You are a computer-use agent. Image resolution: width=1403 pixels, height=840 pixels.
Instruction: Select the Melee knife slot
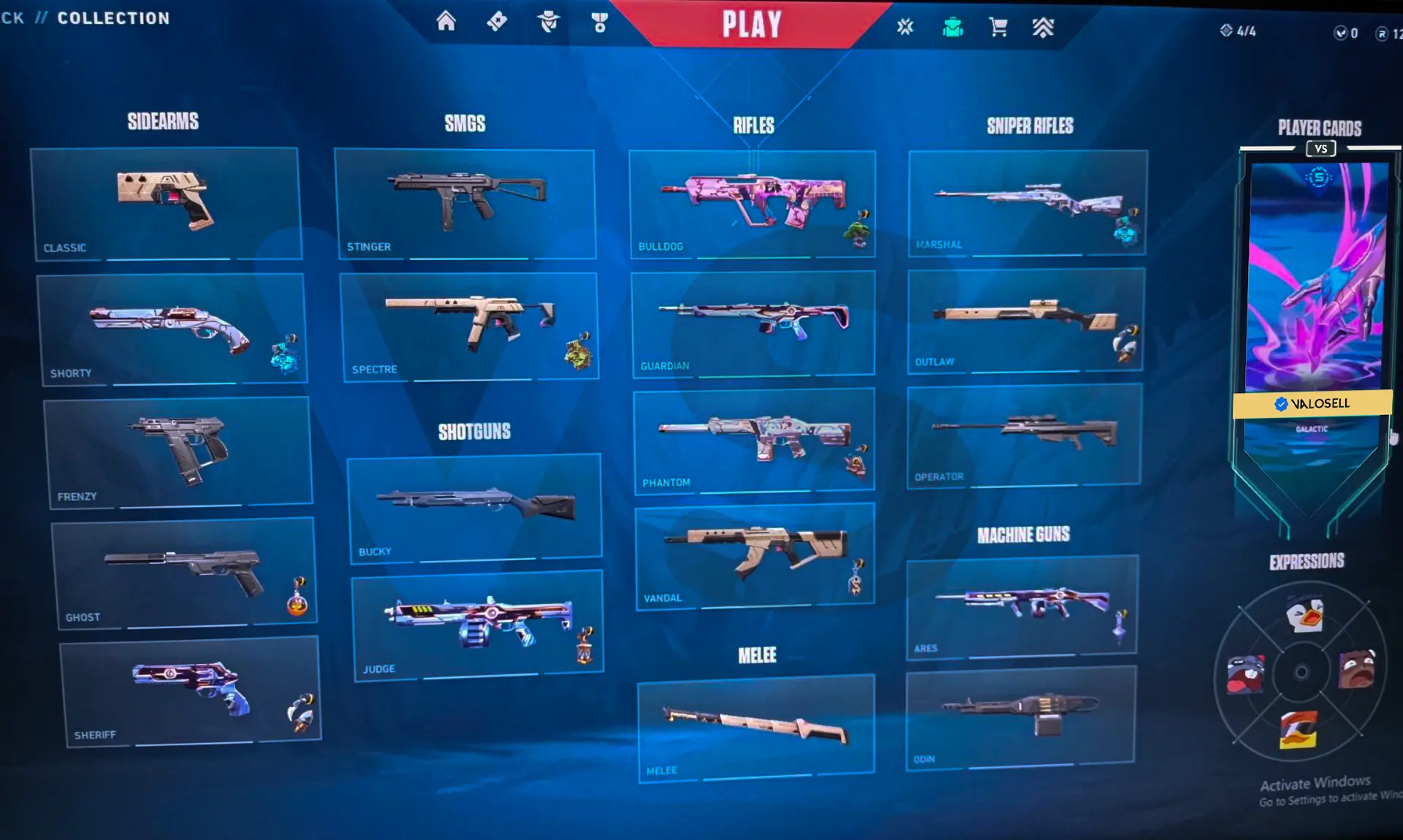point(756,727)
